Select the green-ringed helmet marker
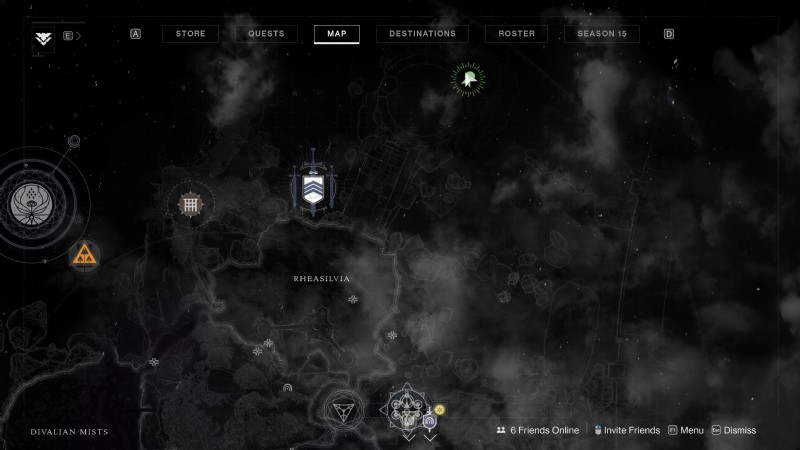The width and height of the screenshot is (800, 450). point(467,80)
